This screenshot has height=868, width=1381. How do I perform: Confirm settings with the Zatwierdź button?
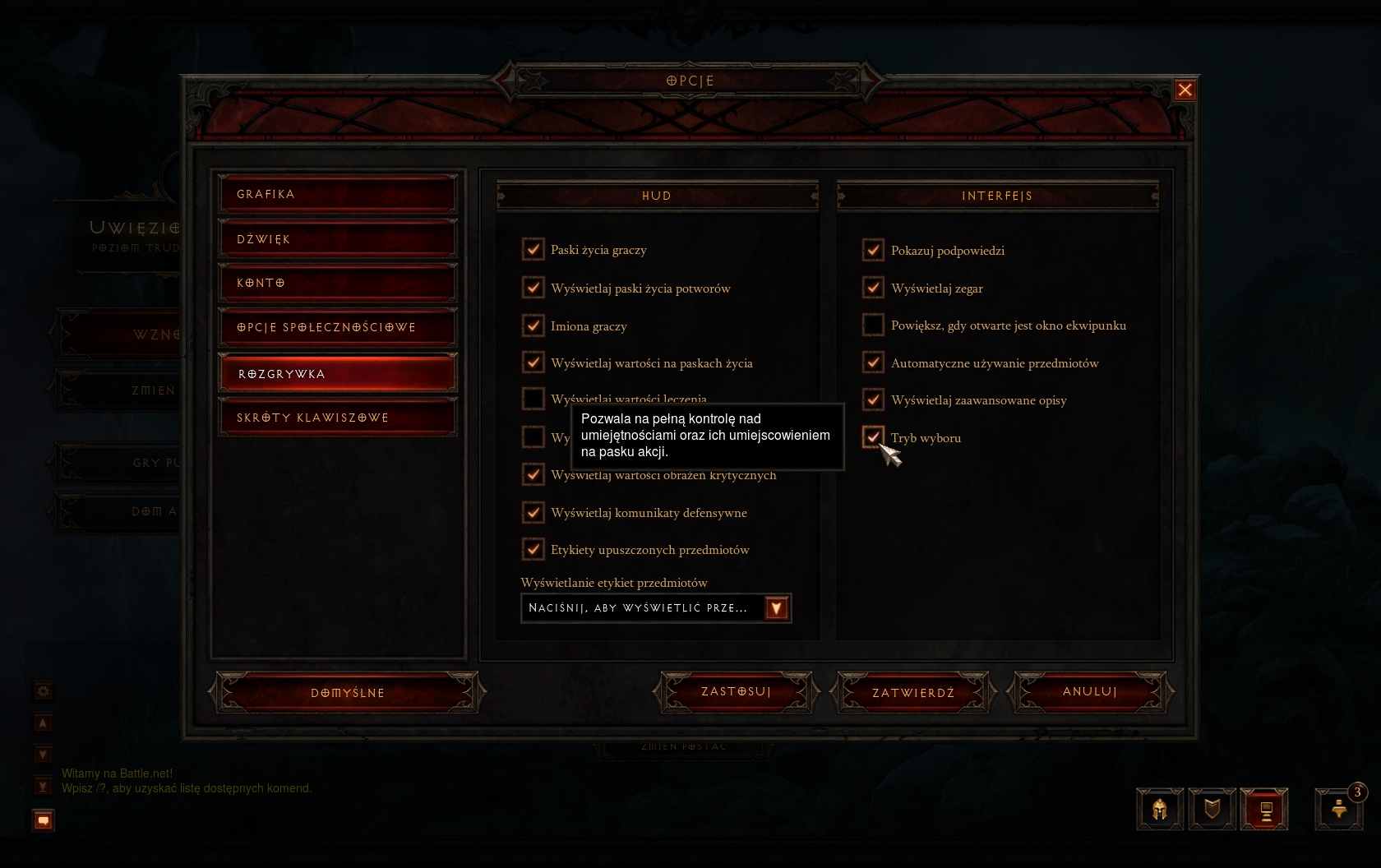[913, 693]
